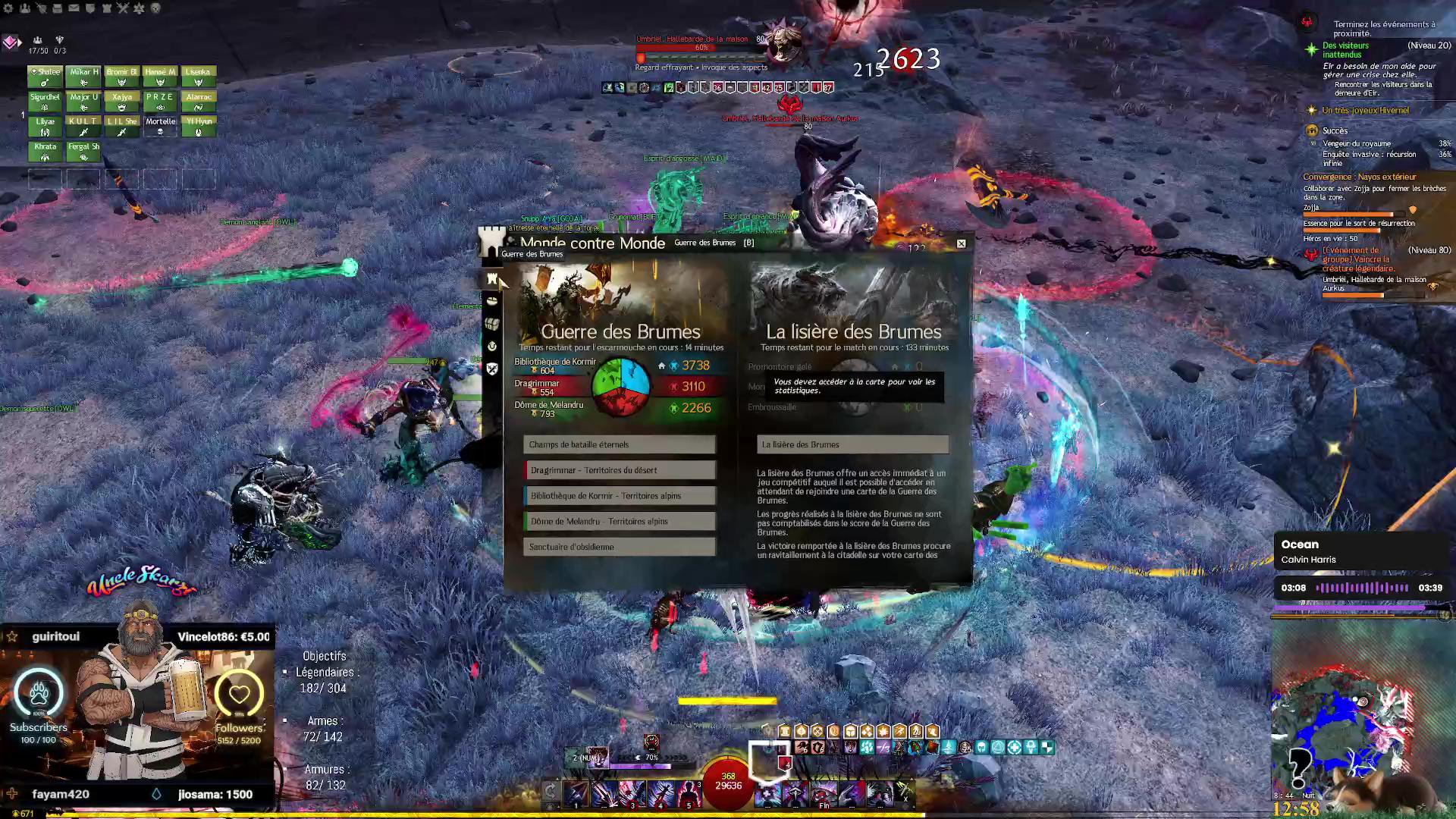Join Champs de bataille éternels map
The image size is (1456, 819).
point(619,444)
